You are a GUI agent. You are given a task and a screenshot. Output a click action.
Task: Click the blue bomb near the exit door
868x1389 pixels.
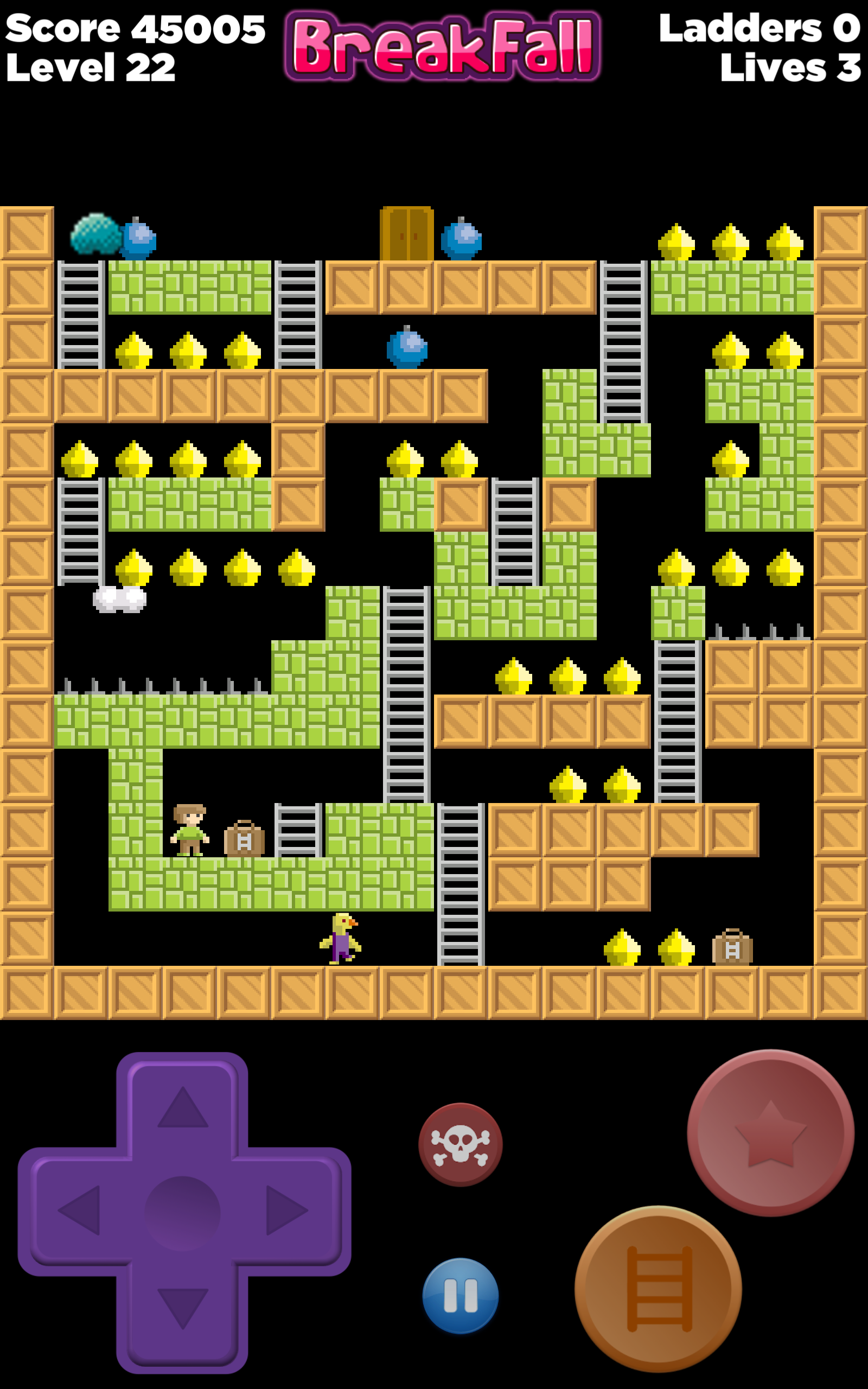point(463,239)
